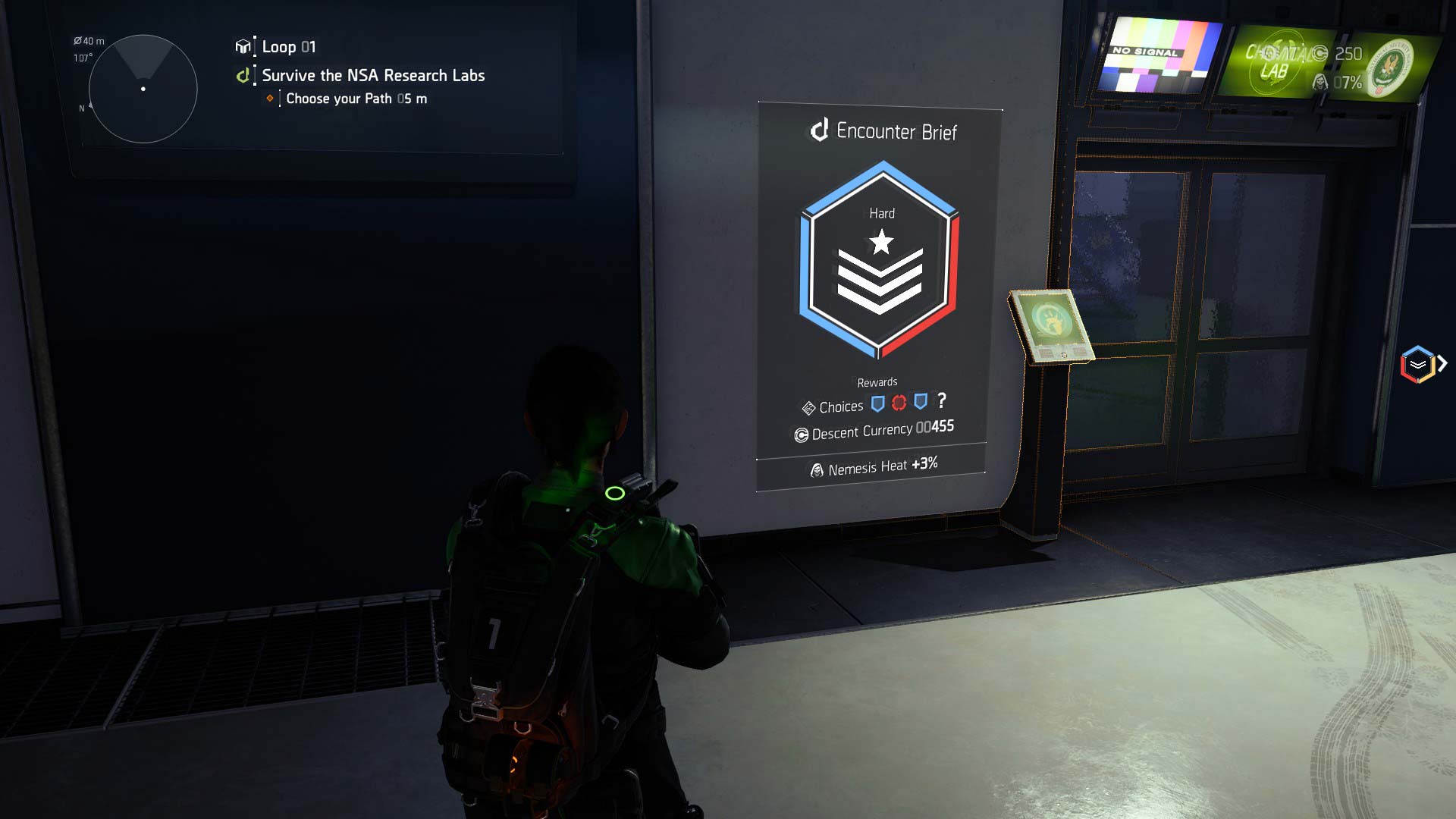This screenshot has width=1456, height=819.
Task: Click the Choose your Path sub-objective
Action: point(356,99)
